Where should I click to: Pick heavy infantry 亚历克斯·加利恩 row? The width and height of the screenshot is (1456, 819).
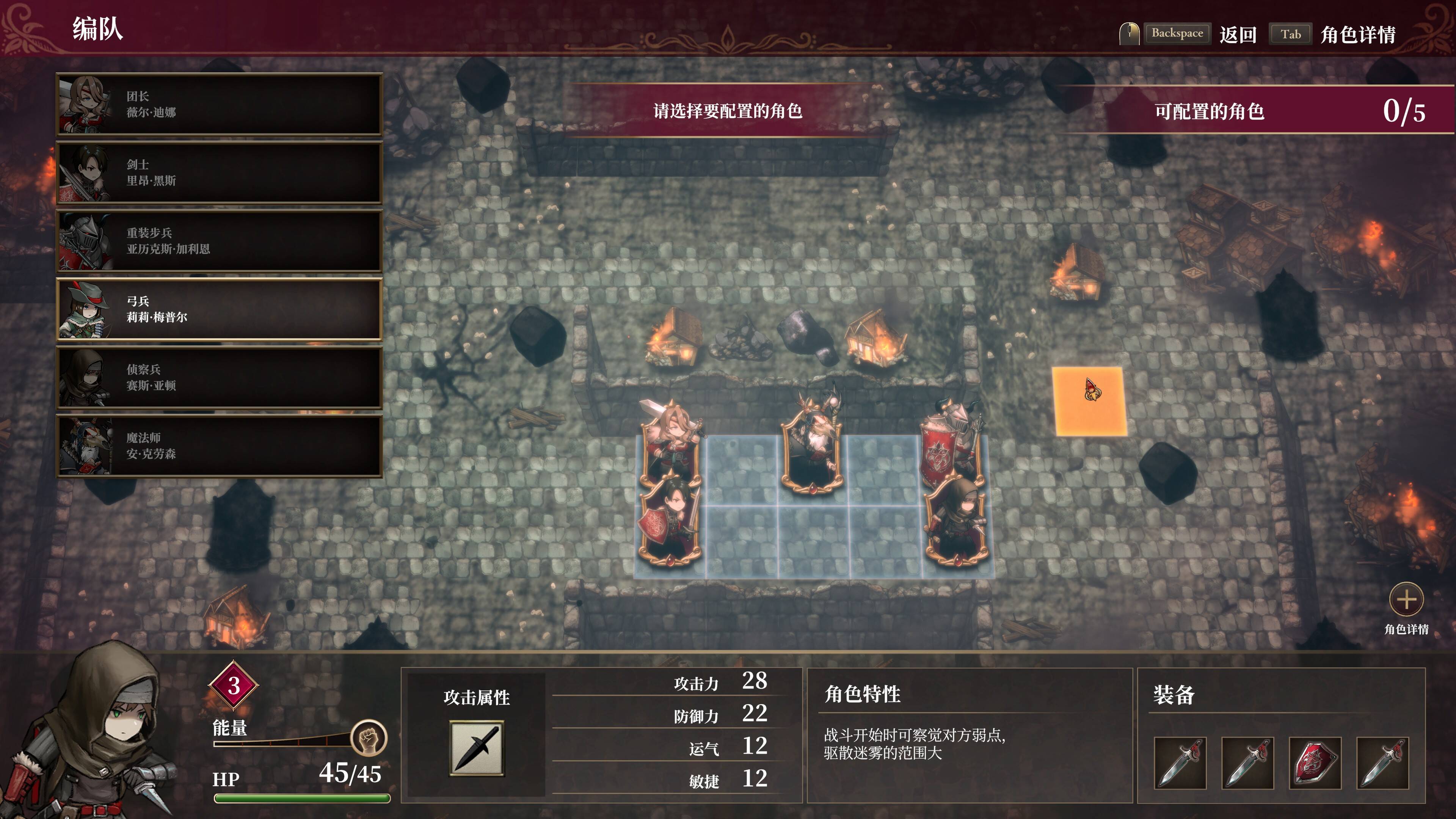(x=219, y=242)
